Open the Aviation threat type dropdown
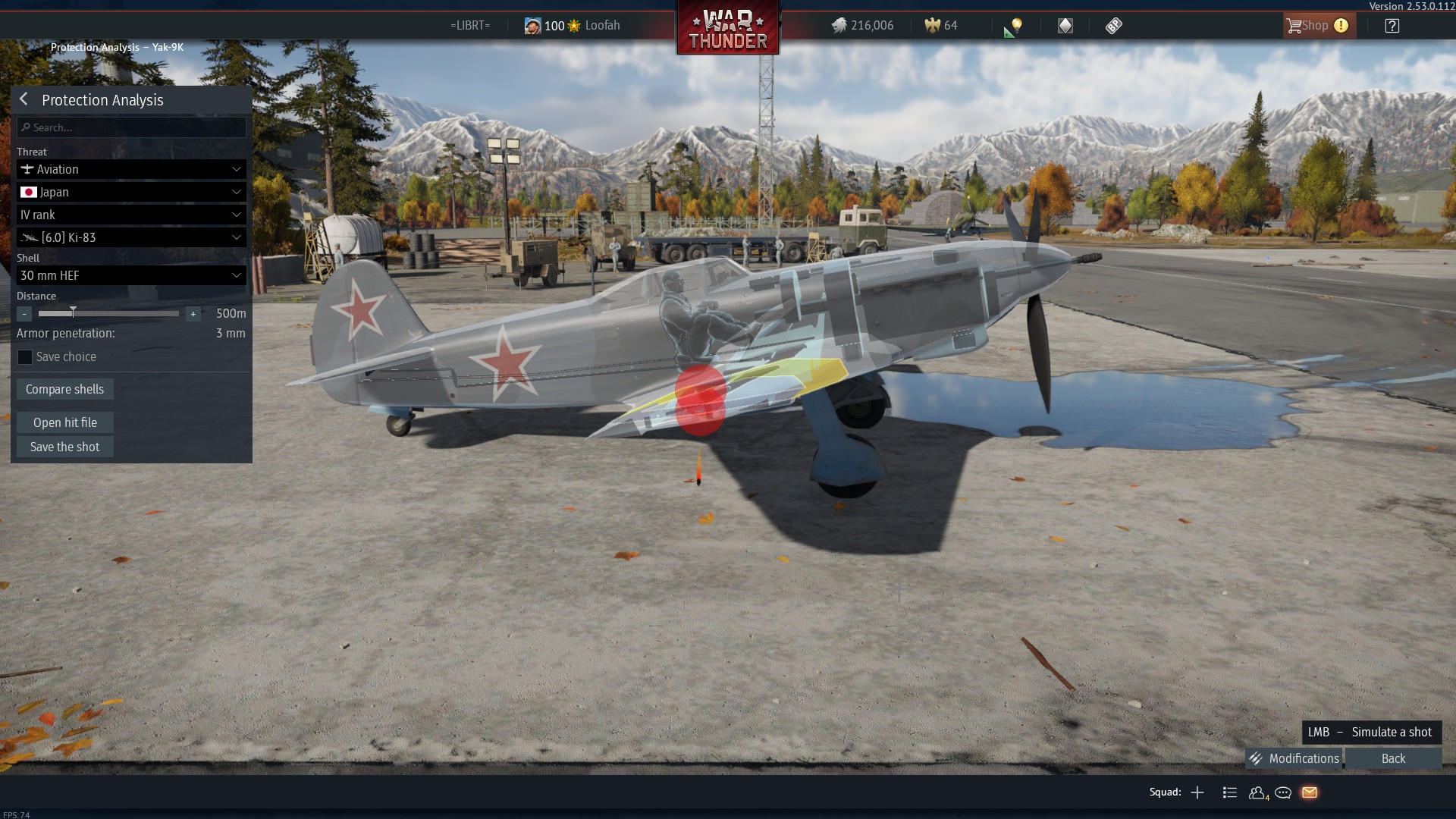This screenshot has width=1456, height=819. click(x=131, y=169)
